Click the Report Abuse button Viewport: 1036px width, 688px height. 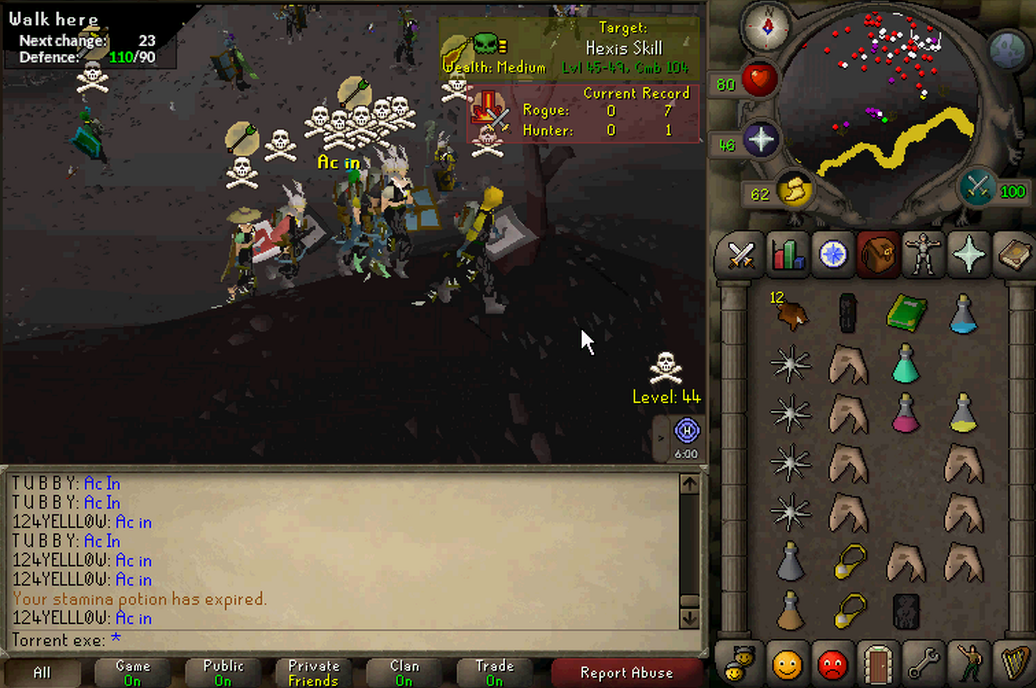click(626, 673)
